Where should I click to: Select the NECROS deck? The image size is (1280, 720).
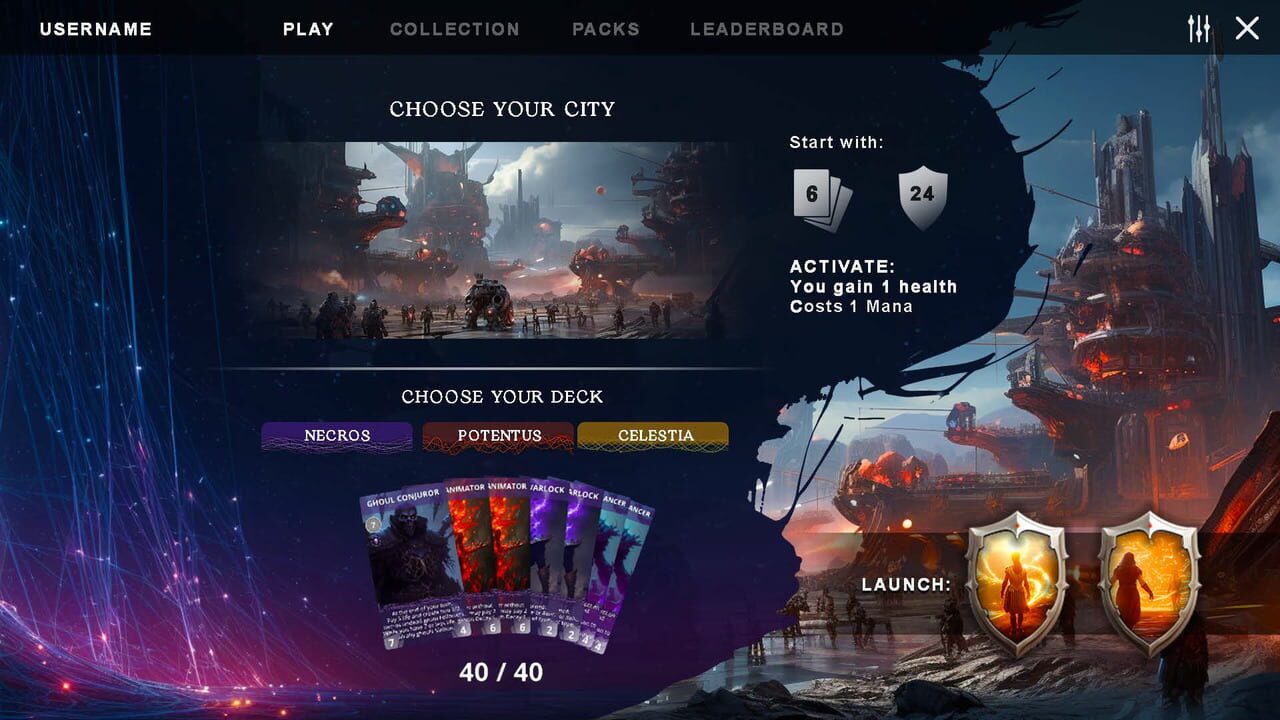[336, 436]
